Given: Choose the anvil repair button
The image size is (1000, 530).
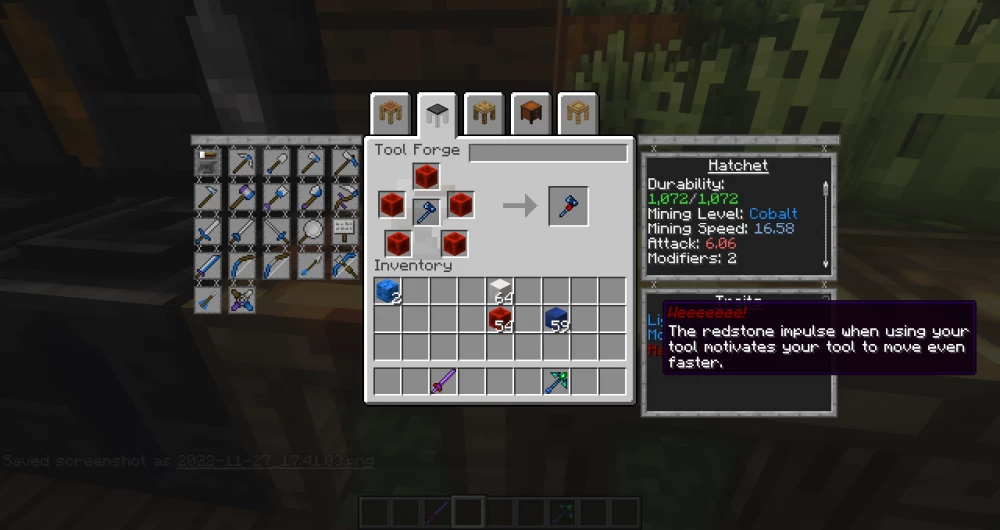Looking at the screenshot, I should click(209, 162).
